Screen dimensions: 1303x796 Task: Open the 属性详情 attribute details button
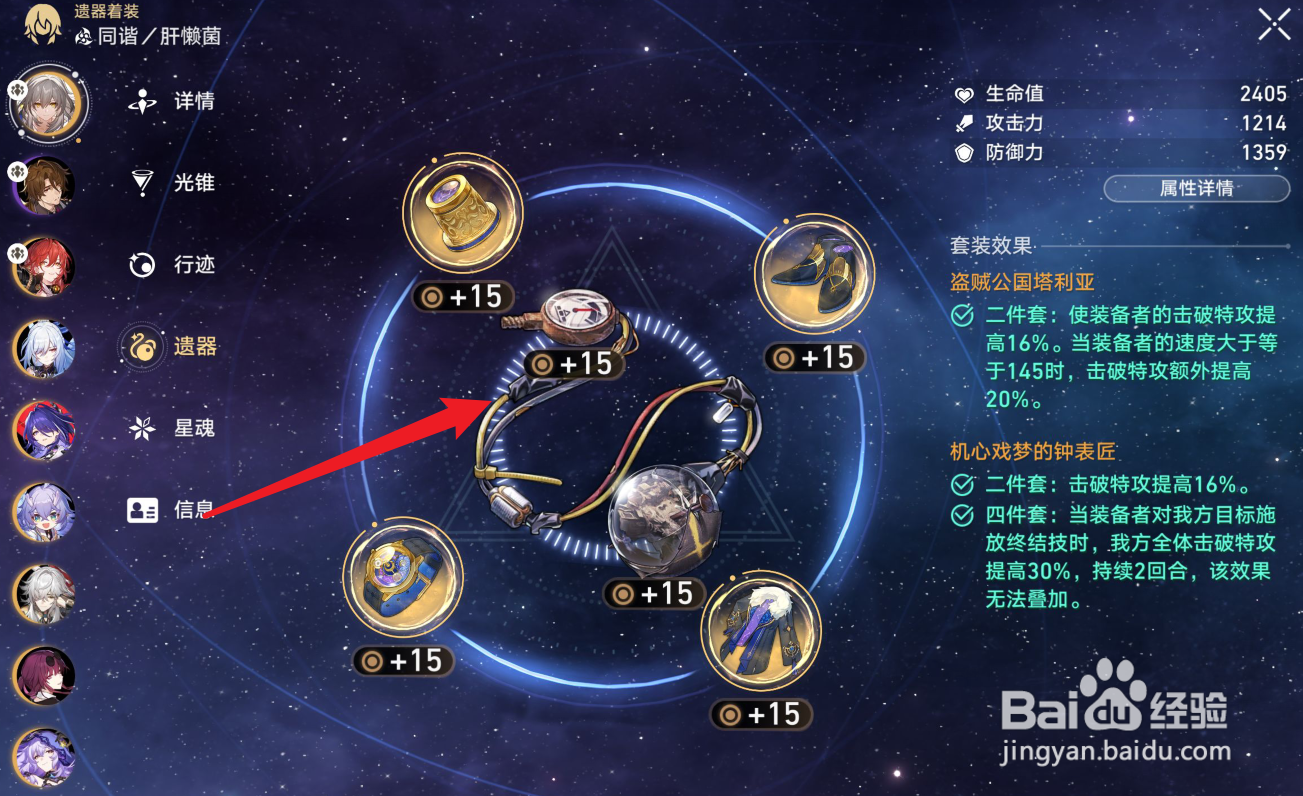pyautogui.click(x=1196, y=189)
